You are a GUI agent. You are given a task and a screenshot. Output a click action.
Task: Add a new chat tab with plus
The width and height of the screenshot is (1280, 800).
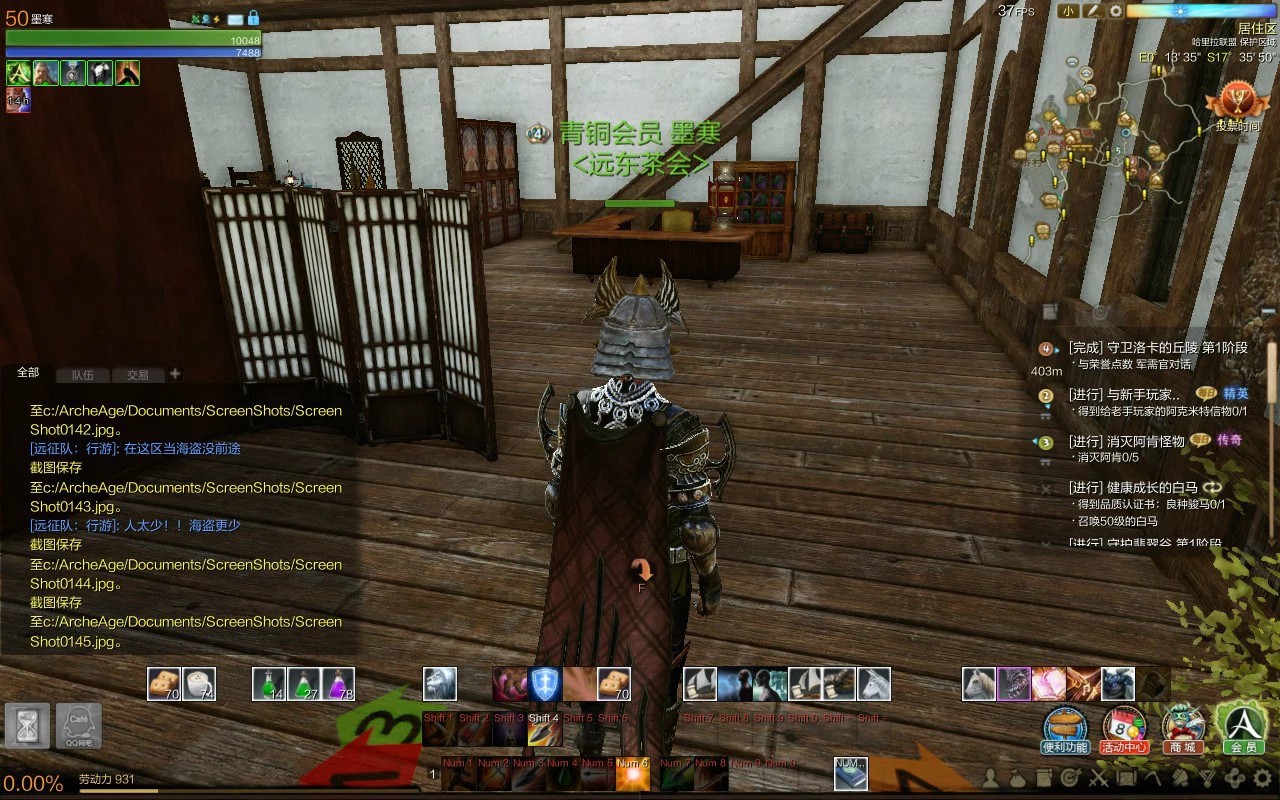pyautogui.click(x=175, y=374)
